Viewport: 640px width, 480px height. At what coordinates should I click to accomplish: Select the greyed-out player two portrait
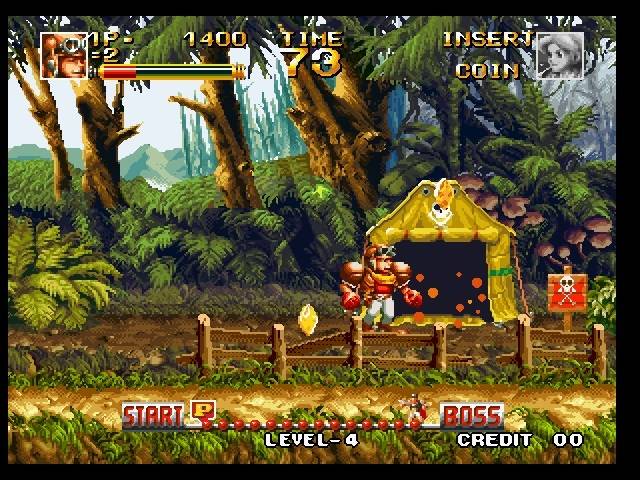(560, 56)
